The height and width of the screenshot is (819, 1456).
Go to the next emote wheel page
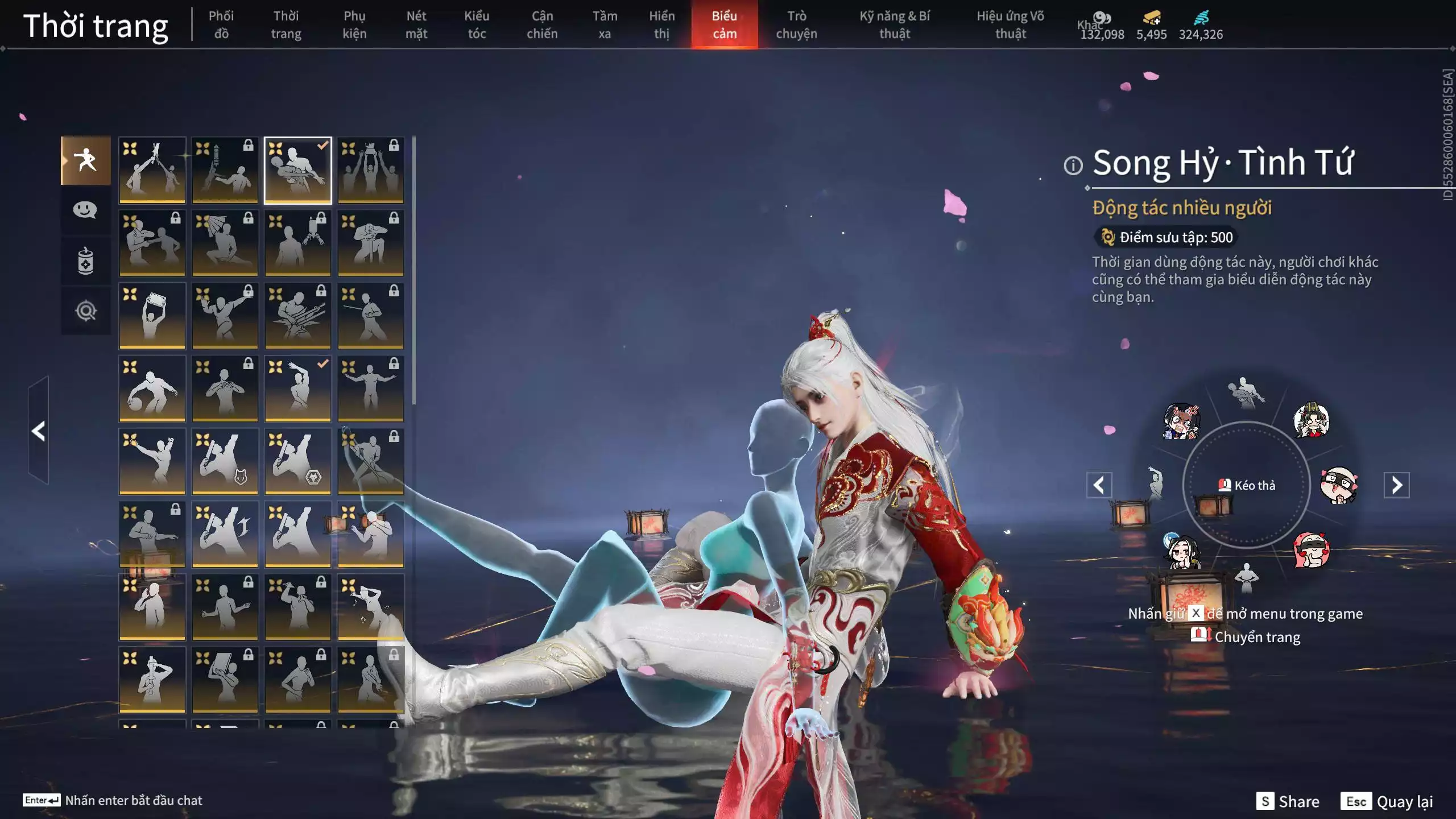point(1396,485)
